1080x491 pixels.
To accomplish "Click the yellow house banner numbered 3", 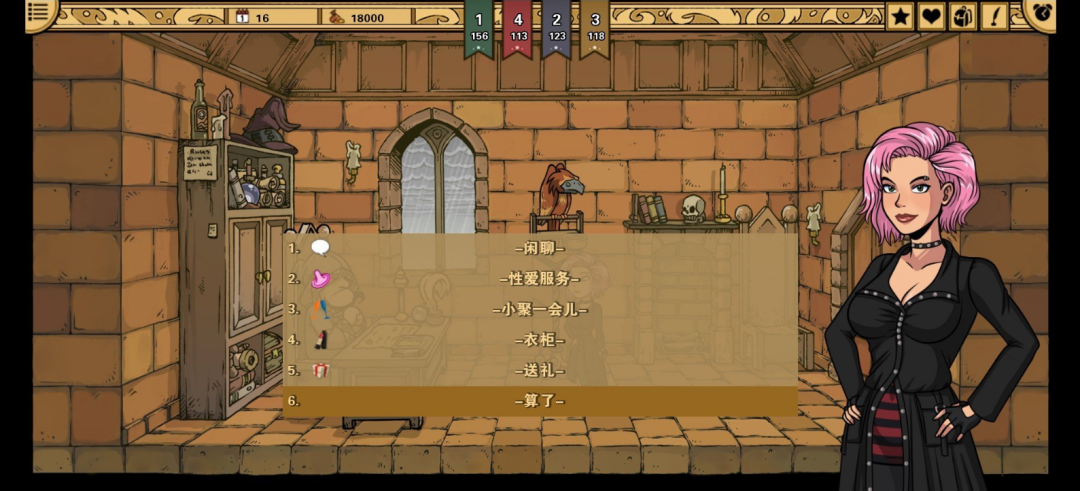I will (596, 27).
